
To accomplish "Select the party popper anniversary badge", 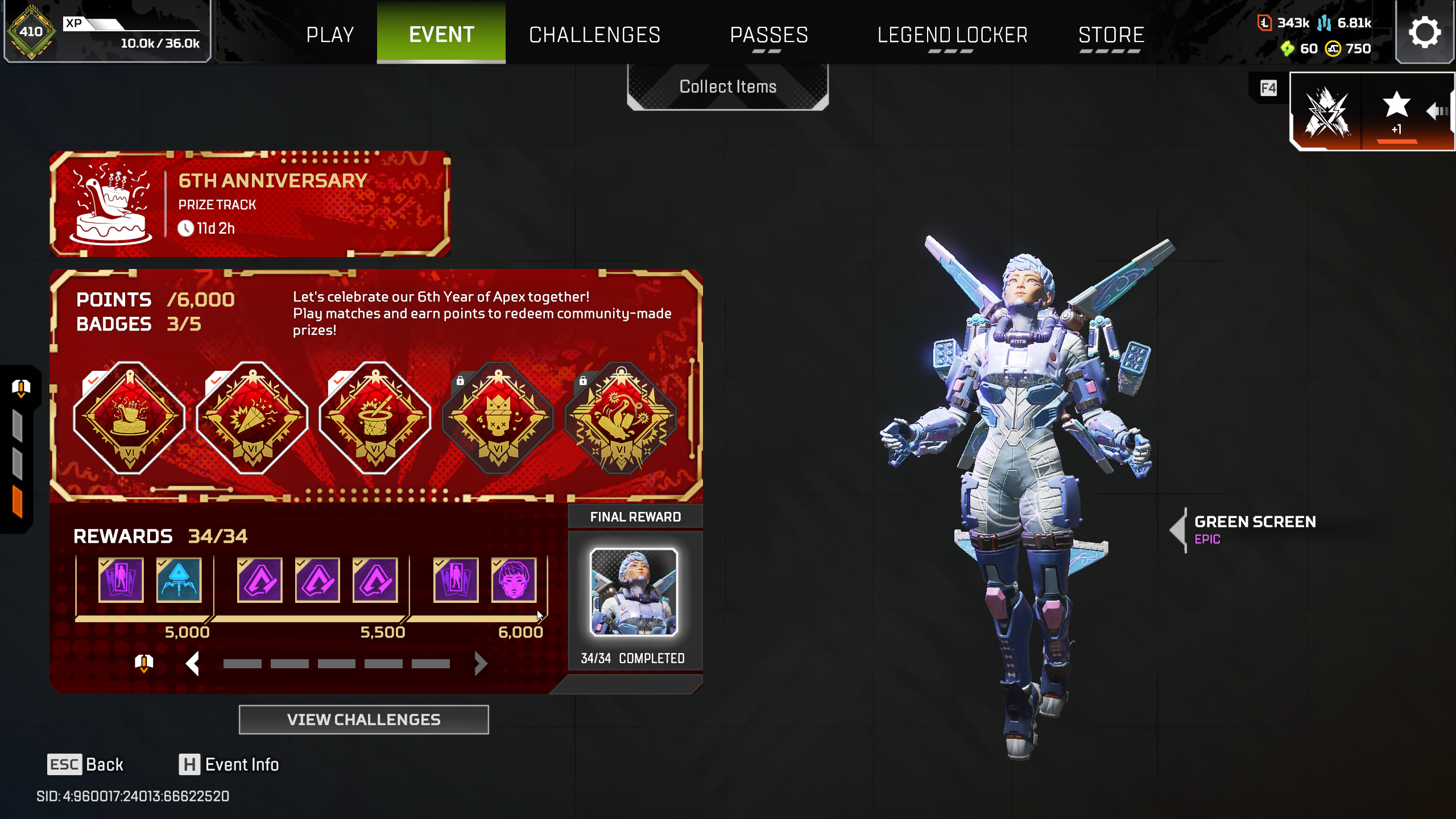I will coord(253,418).
